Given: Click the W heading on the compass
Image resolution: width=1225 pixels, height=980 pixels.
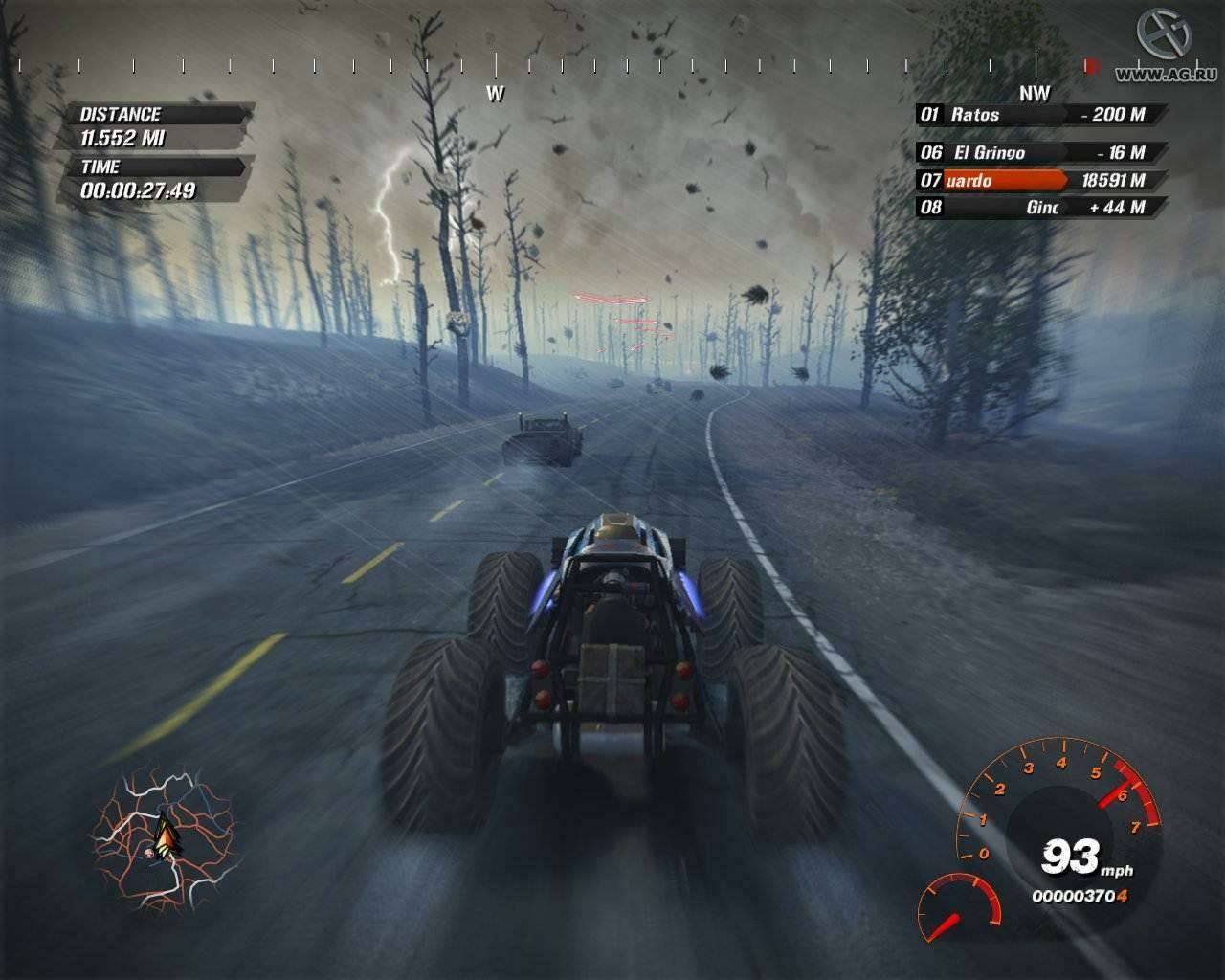Looking at the screenshot, I should click(x=495, y=93).
